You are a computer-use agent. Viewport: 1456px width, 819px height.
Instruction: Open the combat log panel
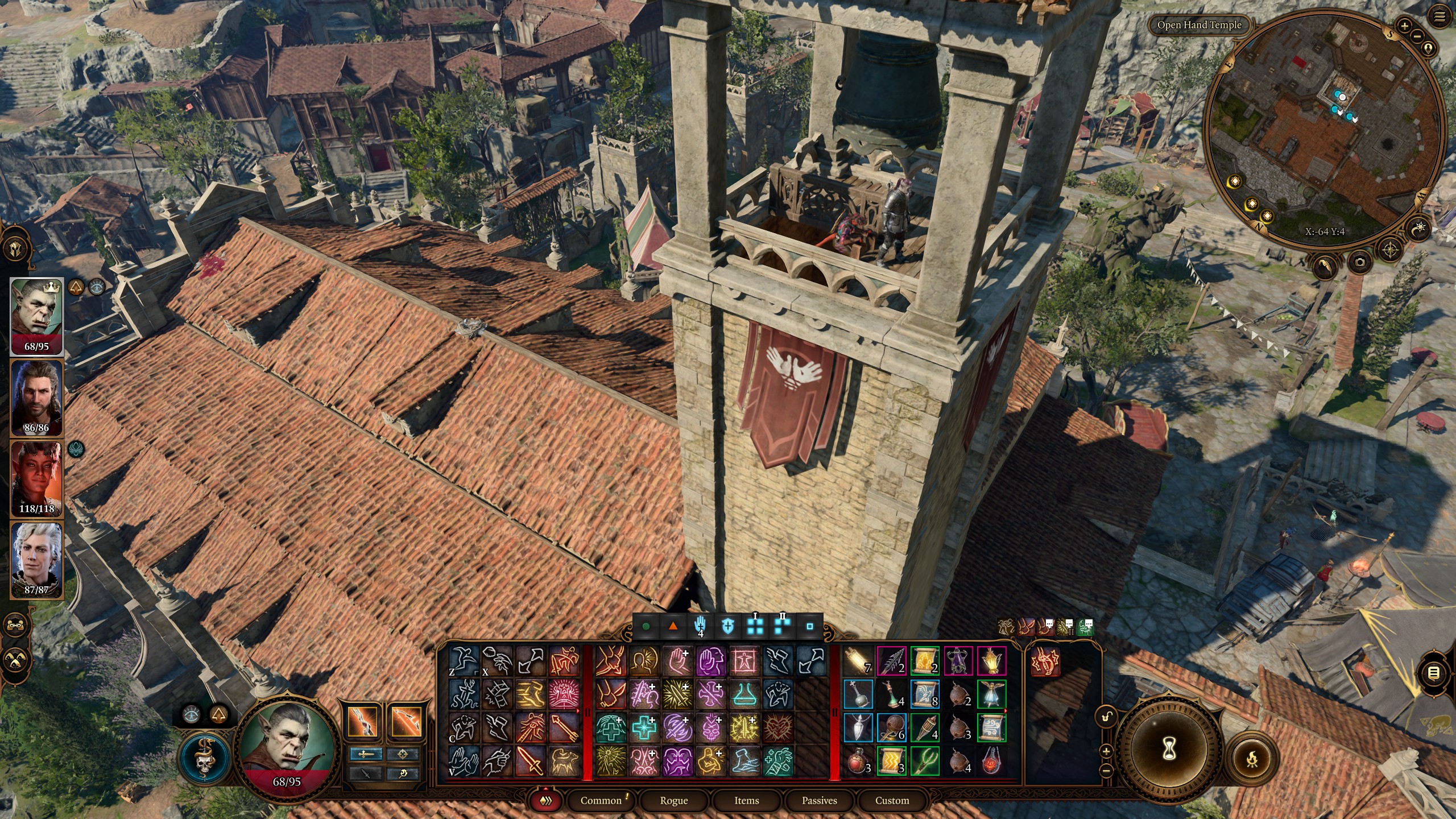[x=1434, y=673]
